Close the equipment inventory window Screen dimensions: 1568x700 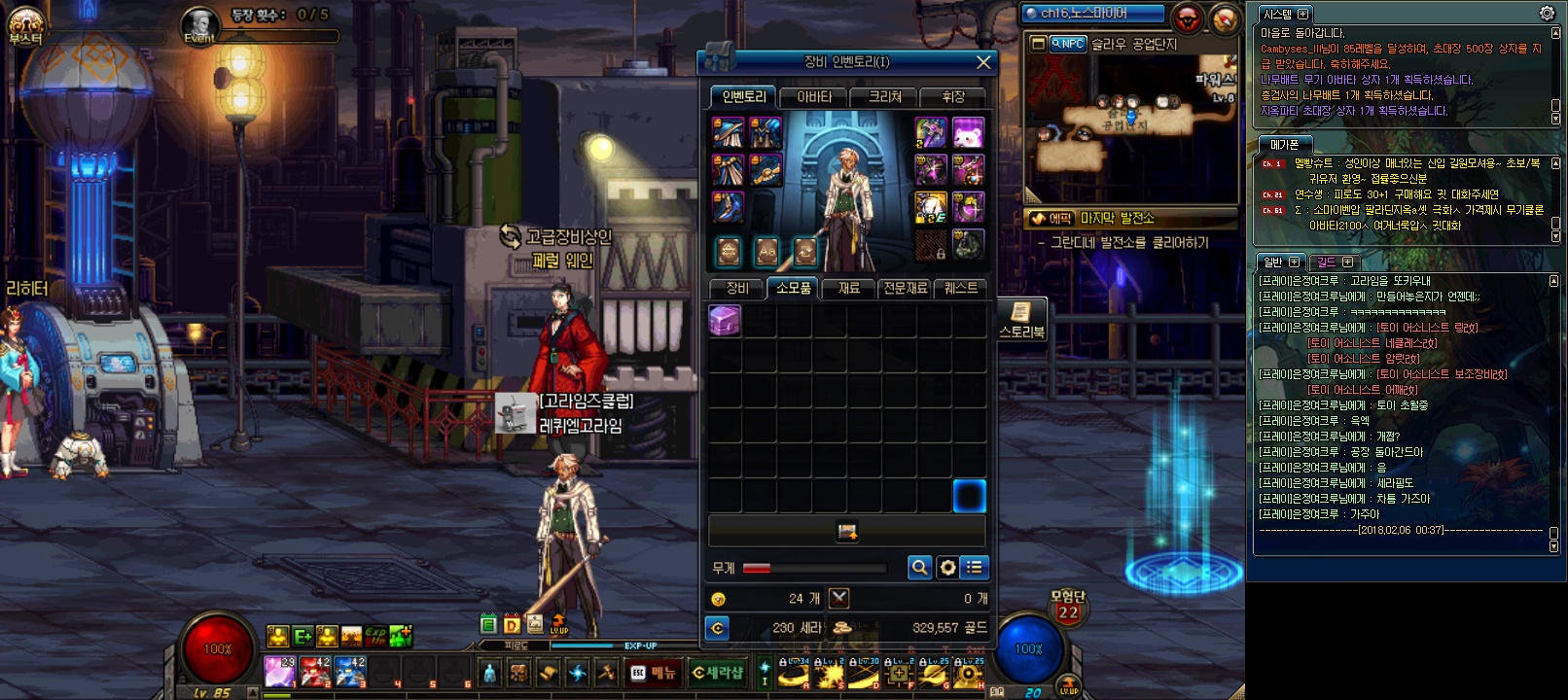(983, 62)
